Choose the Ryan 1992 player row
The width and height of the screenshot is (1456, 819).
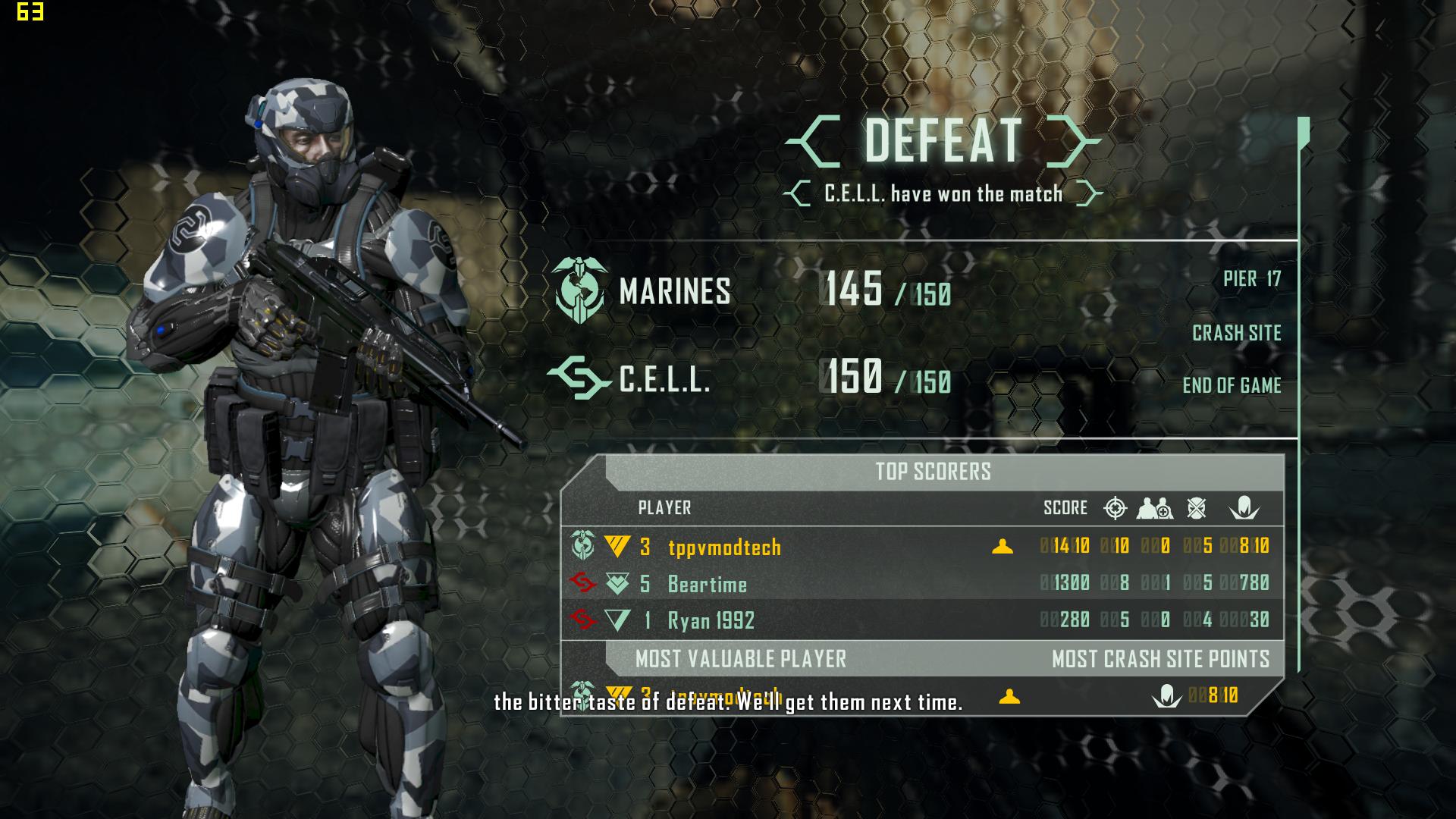pos(711,621)
